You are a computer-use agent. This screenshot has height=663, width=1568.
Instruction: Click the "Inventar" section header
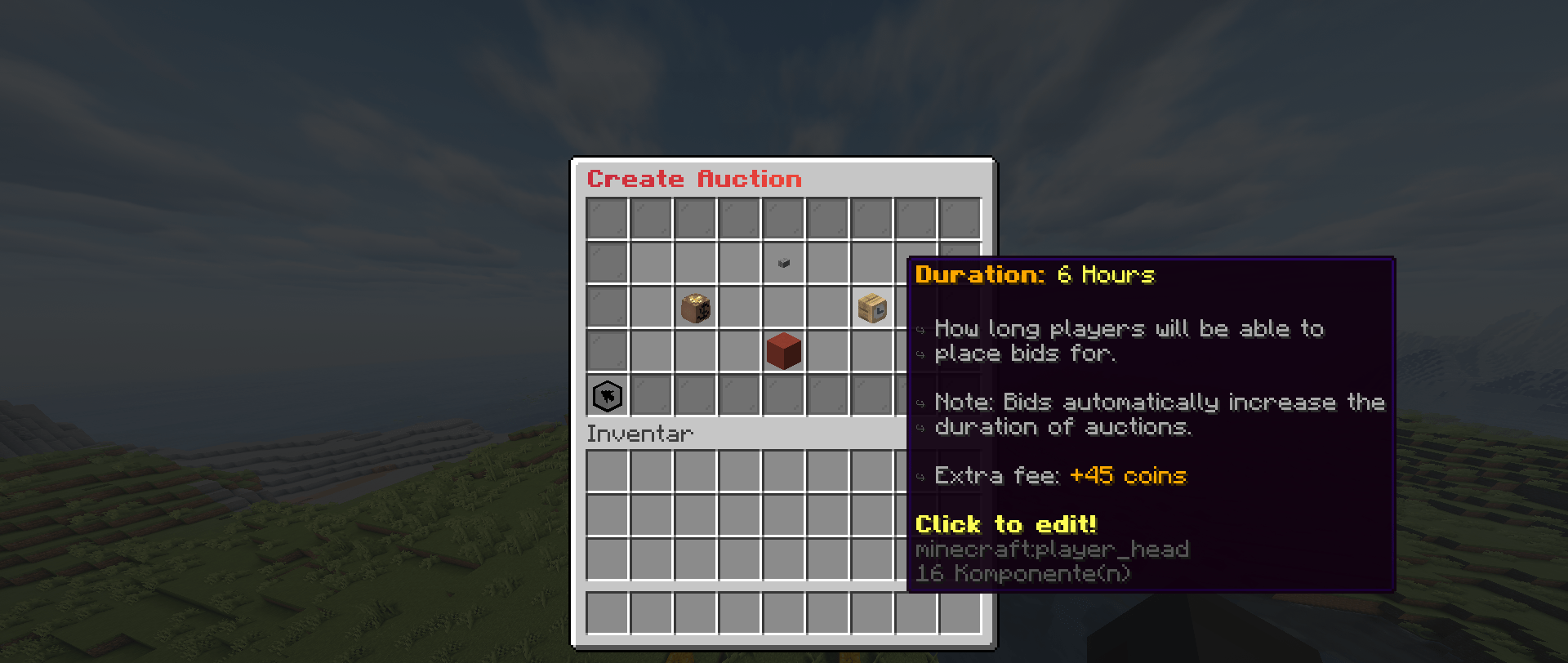[639, 434]
